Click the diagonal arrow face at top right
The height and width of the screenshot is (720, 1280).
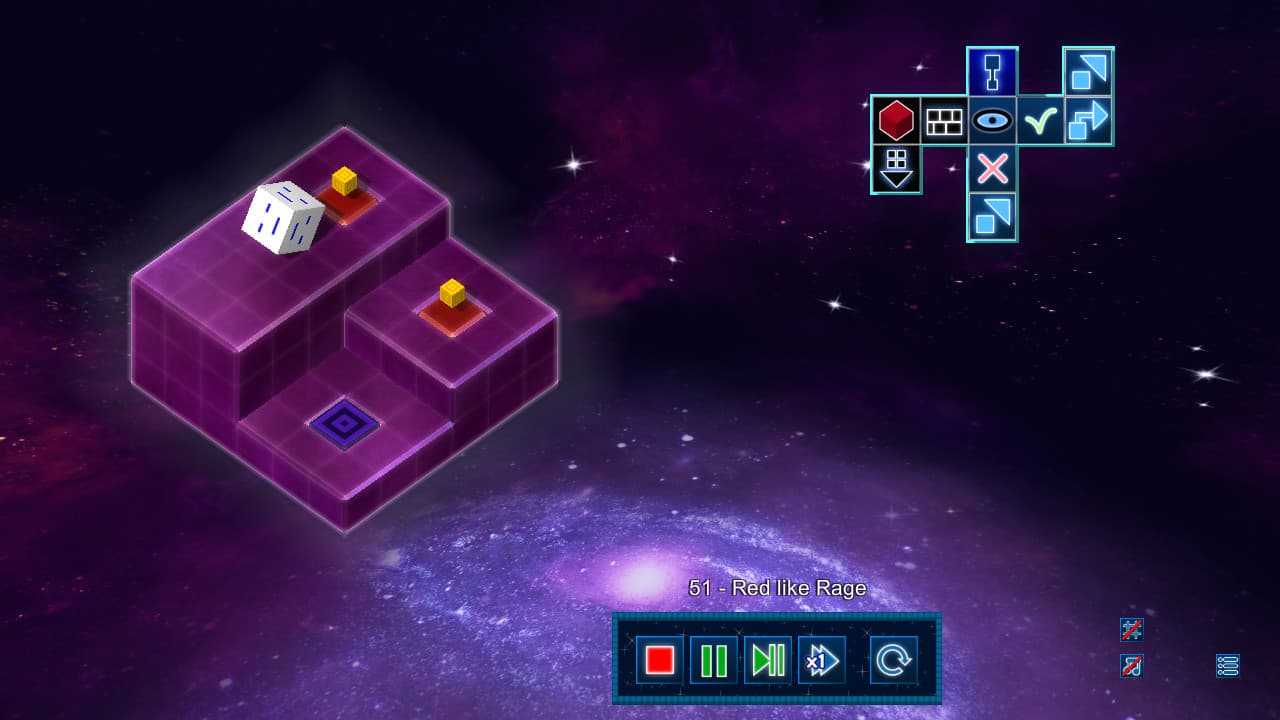click(x=1089, y=70)
